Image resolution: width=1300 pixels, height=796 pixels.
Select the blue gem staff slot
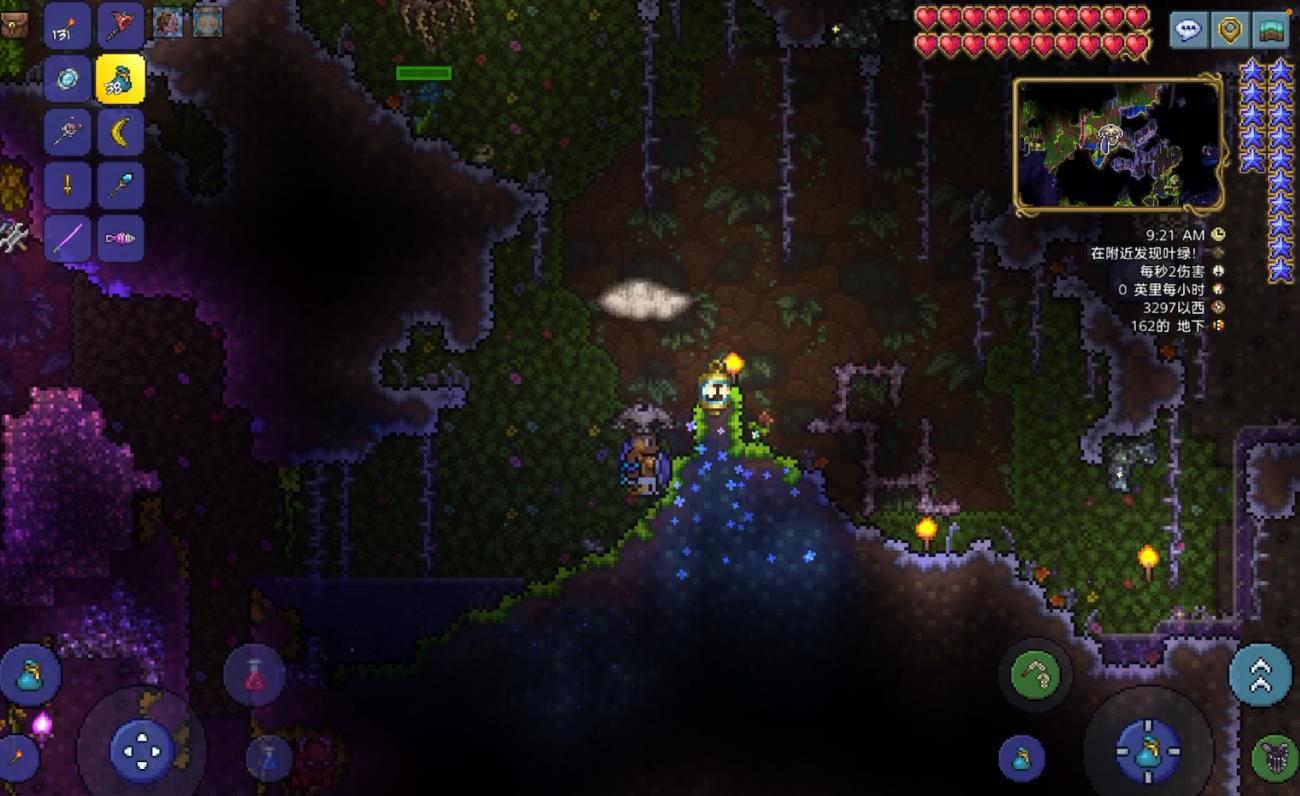[120, 185]
